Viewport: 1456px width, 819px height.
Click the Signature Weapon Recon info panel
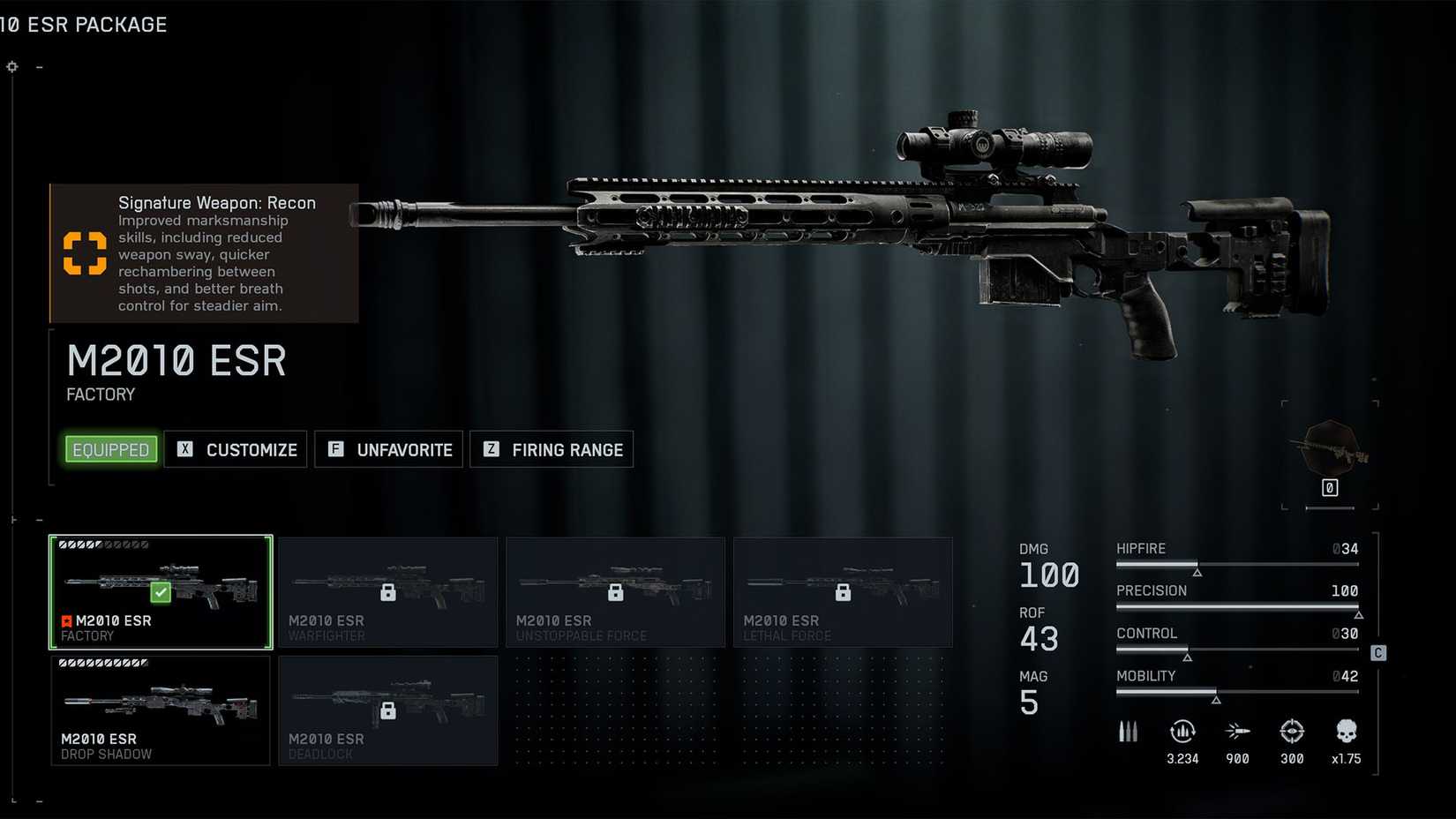coord(204,253)
